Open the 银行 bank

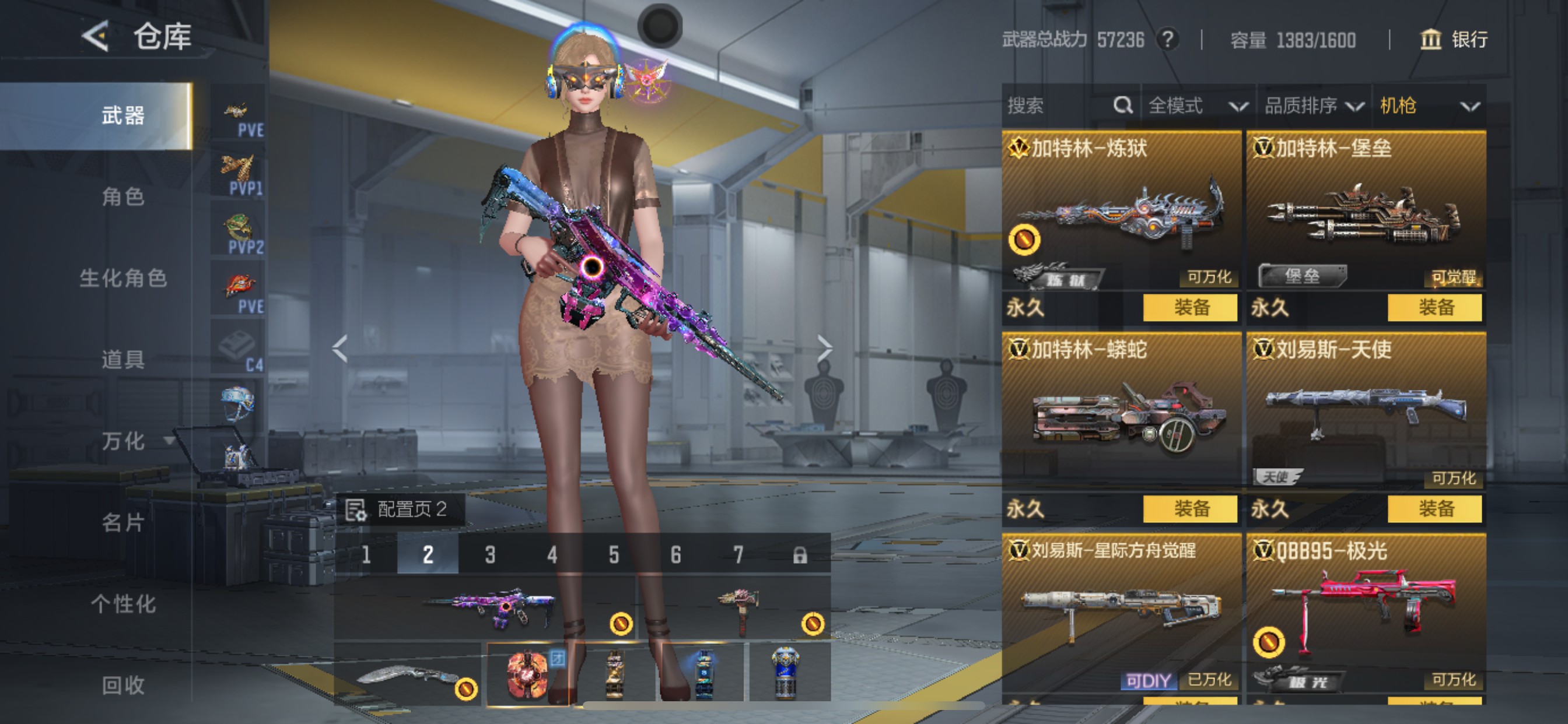pyautogui.click(x=1454, y=40)
